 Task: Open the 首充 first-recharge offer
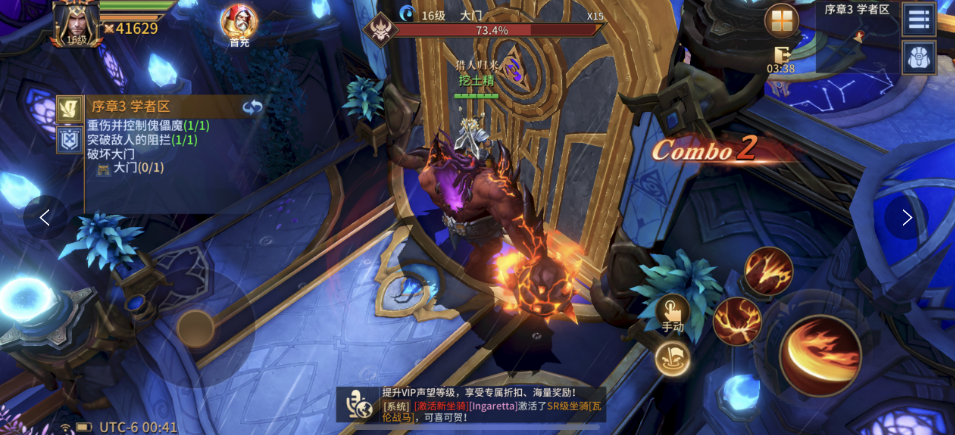pos(239,23)
